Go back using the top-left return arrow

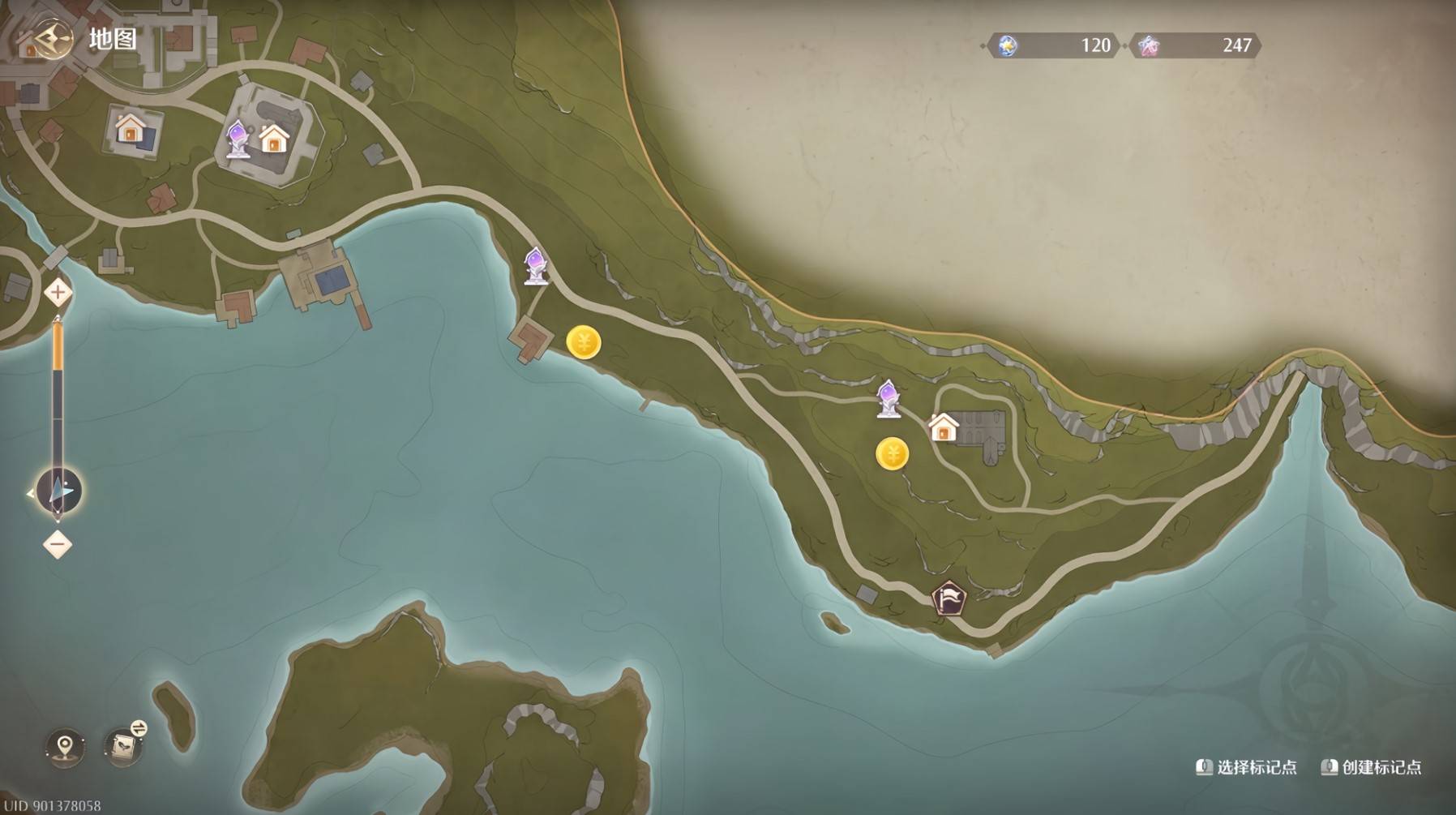52,39
